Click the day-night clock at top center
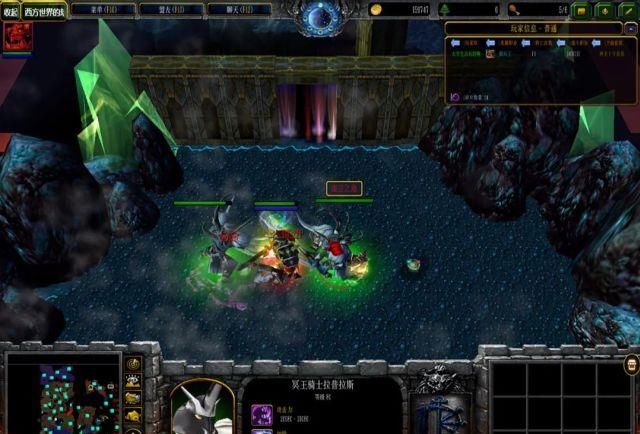 point(320,16)
